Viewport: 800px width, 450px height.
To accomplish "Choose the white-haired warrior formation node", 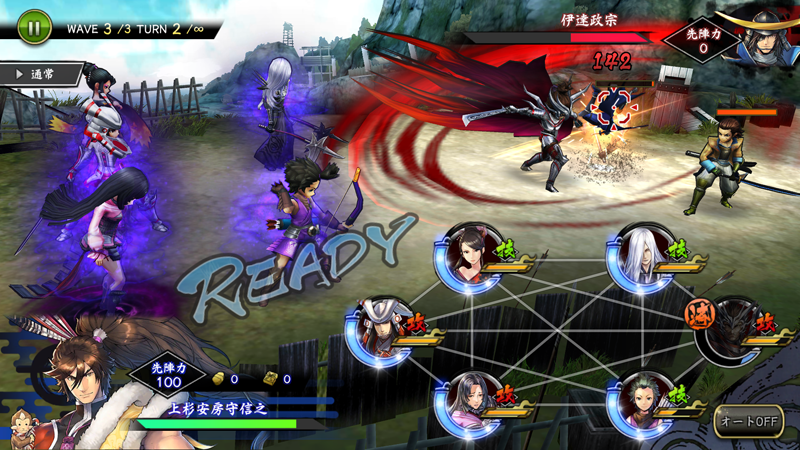I will click(x=640, y=257).
